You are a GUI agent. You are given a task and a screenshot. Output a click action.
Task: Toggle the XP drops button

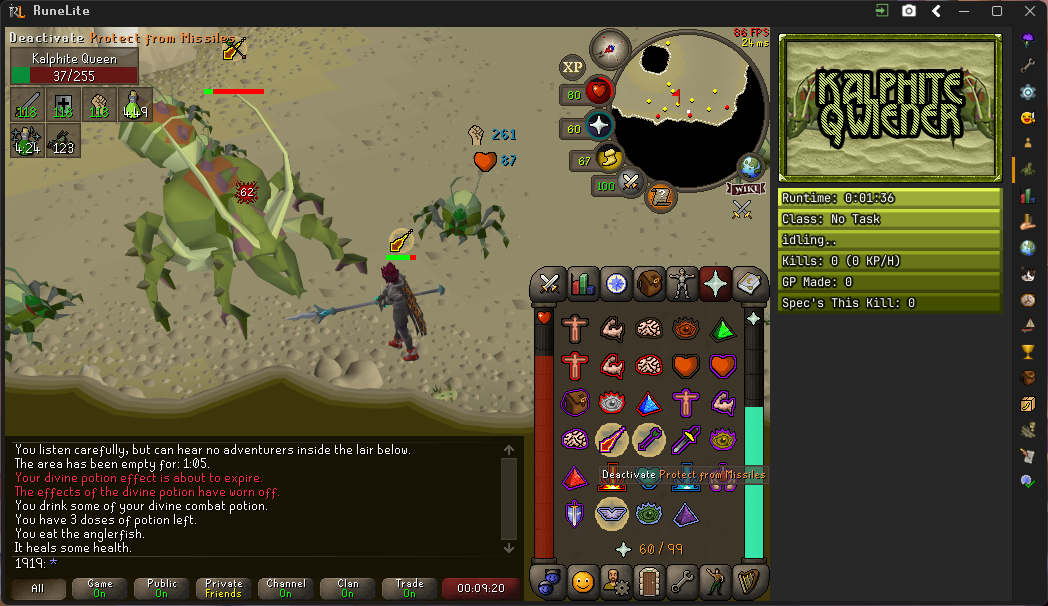(x=572, y=67)
